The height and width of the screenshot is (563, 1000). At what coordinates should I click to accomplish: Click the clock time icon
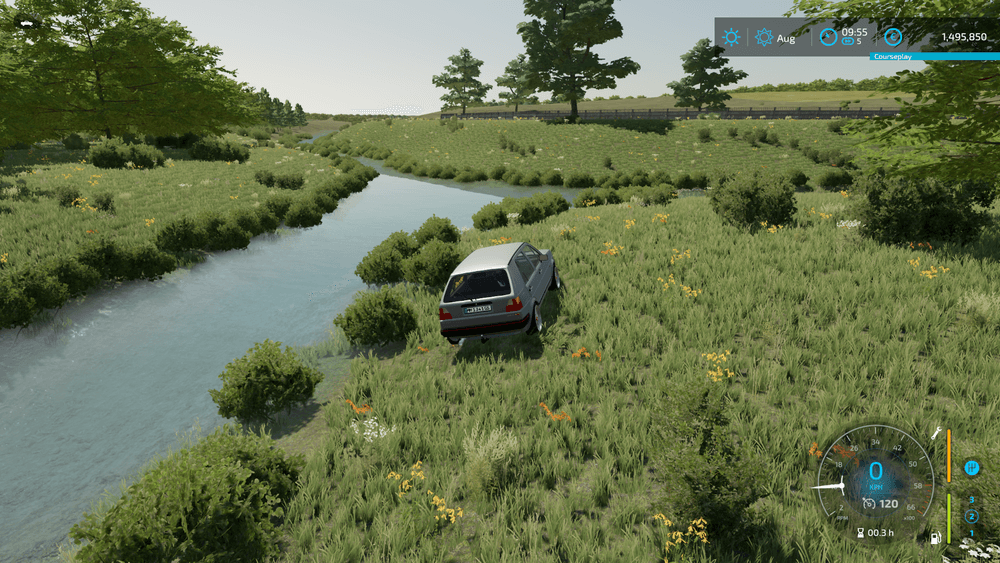pos(828,37)
